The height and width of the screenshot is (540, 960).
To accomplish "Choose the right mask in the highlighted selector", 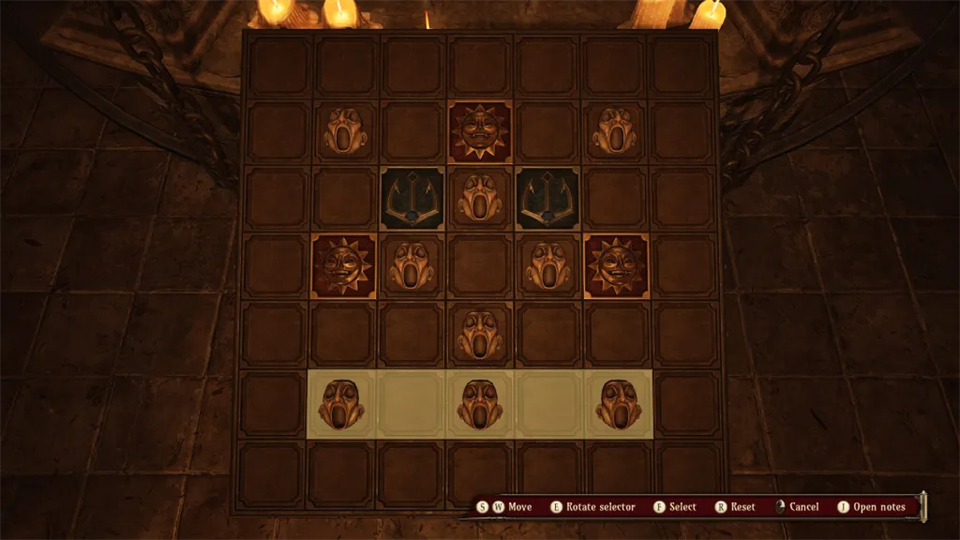I will pyautogui.click(x=618, y=403).
